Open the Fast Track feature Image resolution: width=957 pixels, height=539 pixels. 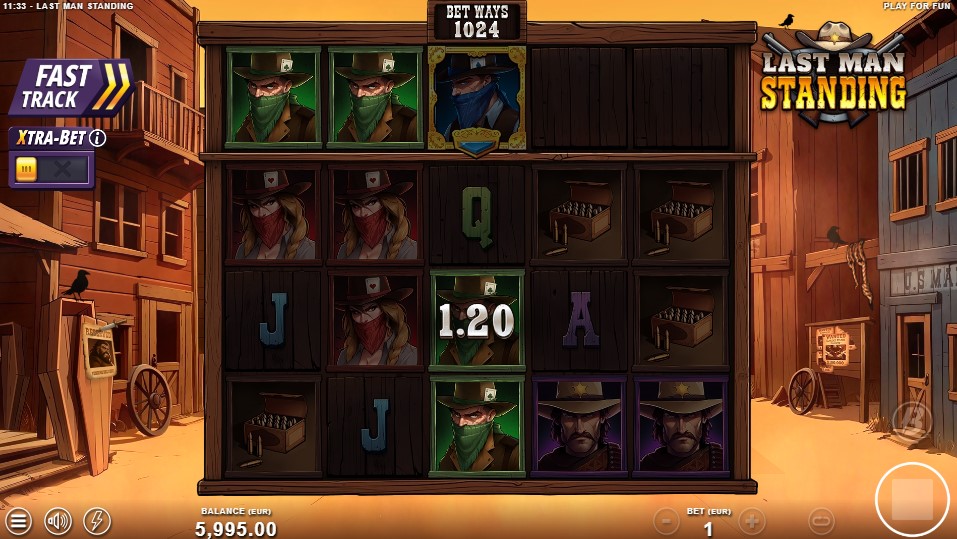click(72, 87)
